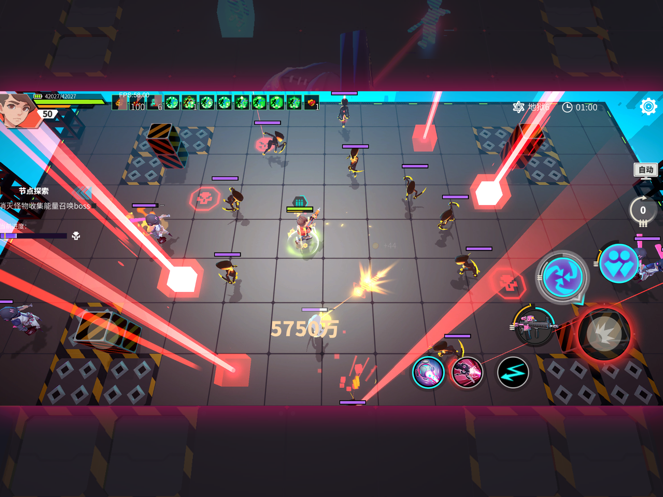Use the two-hearts teammate skill
The height and width of the screenshot is (497, 663).
pyautogui.click(x=619, y=264)
